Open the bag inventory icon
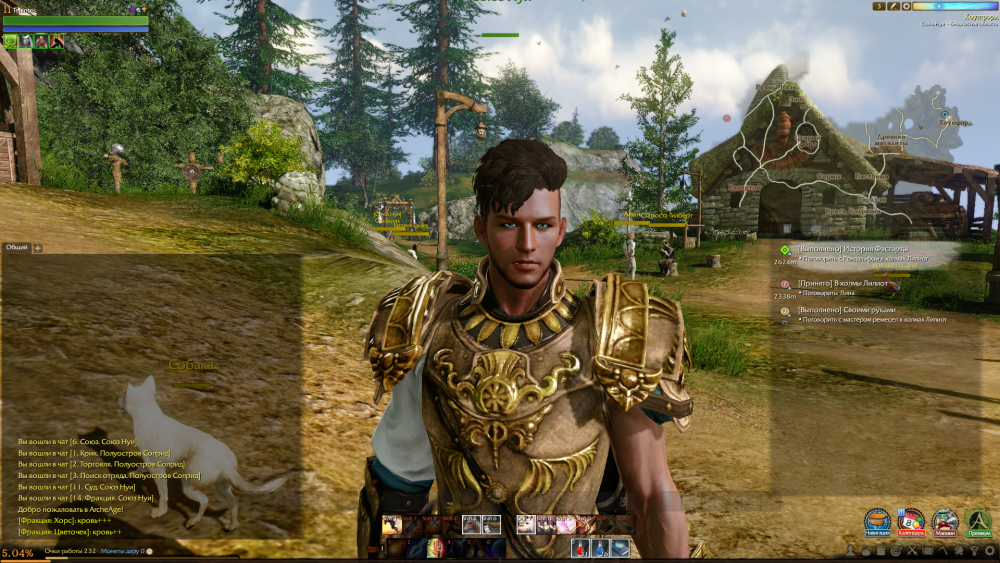This screenshot has height=563, width=1000. point(866,551)
